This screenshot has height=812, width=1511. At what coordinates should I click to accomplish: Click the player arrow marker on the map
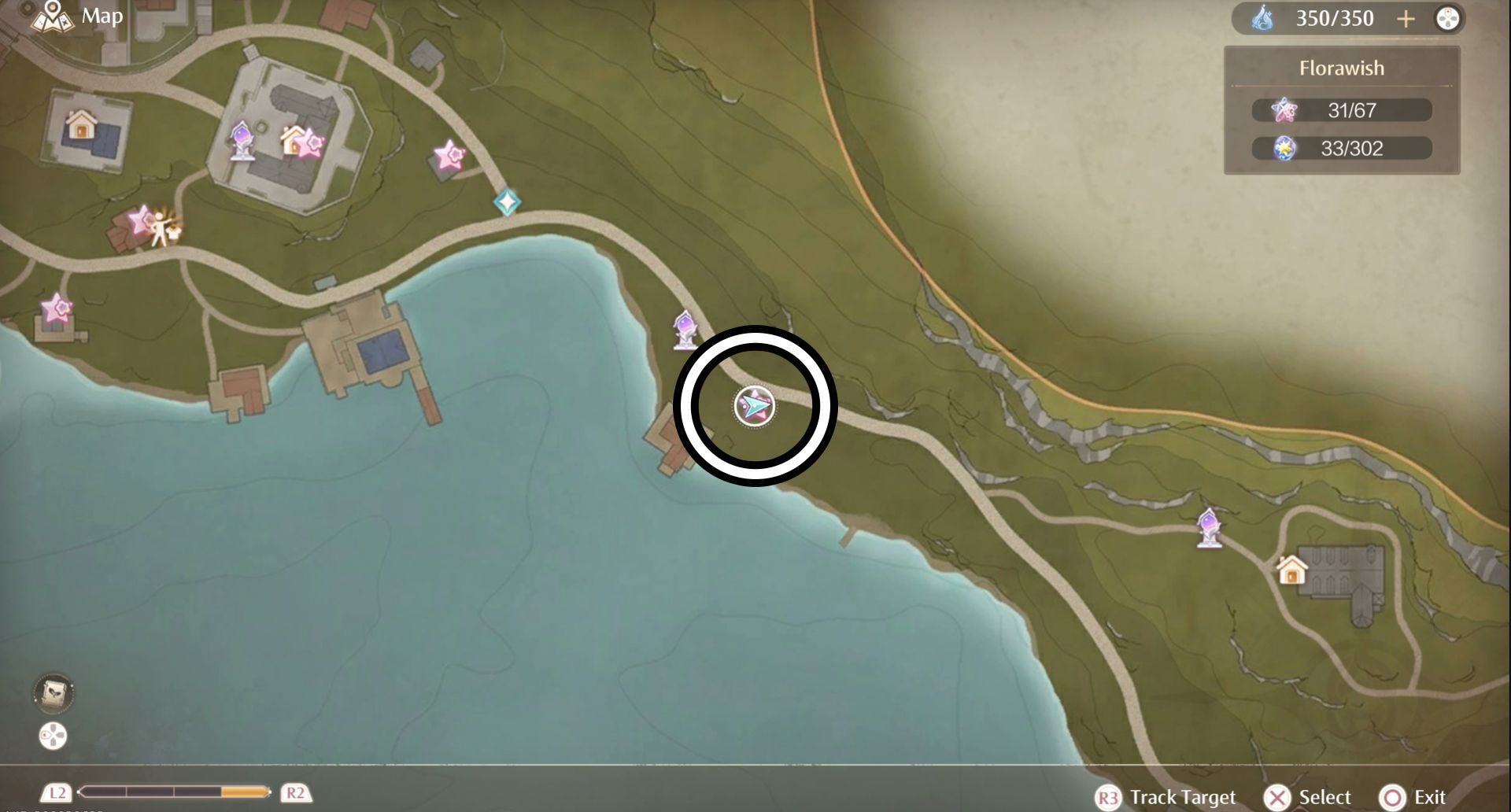[x=755, y=406]
